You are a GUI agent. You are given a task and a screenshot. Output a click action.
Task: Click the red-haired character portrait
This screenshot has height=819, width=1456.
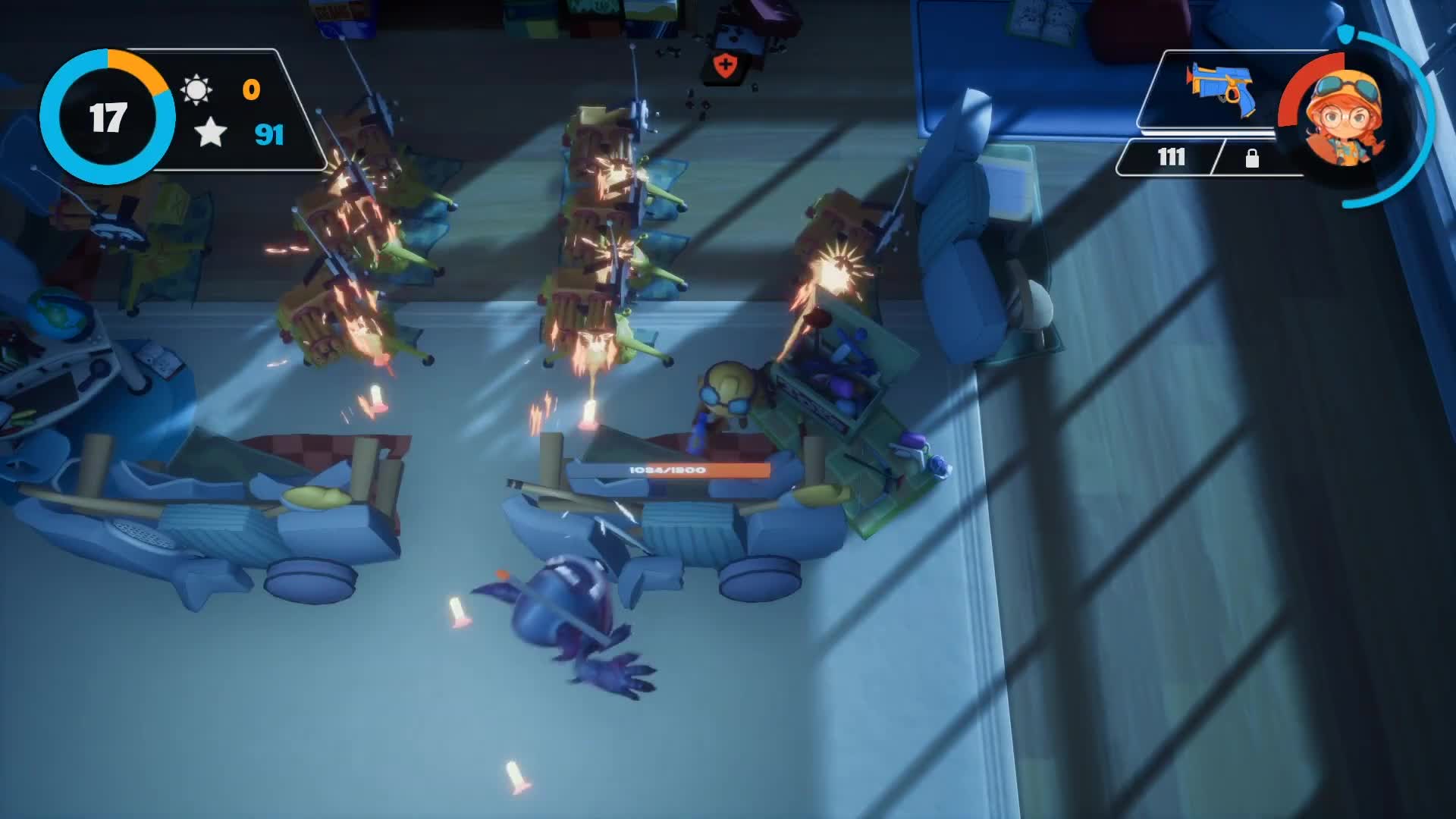(1345, 119)
